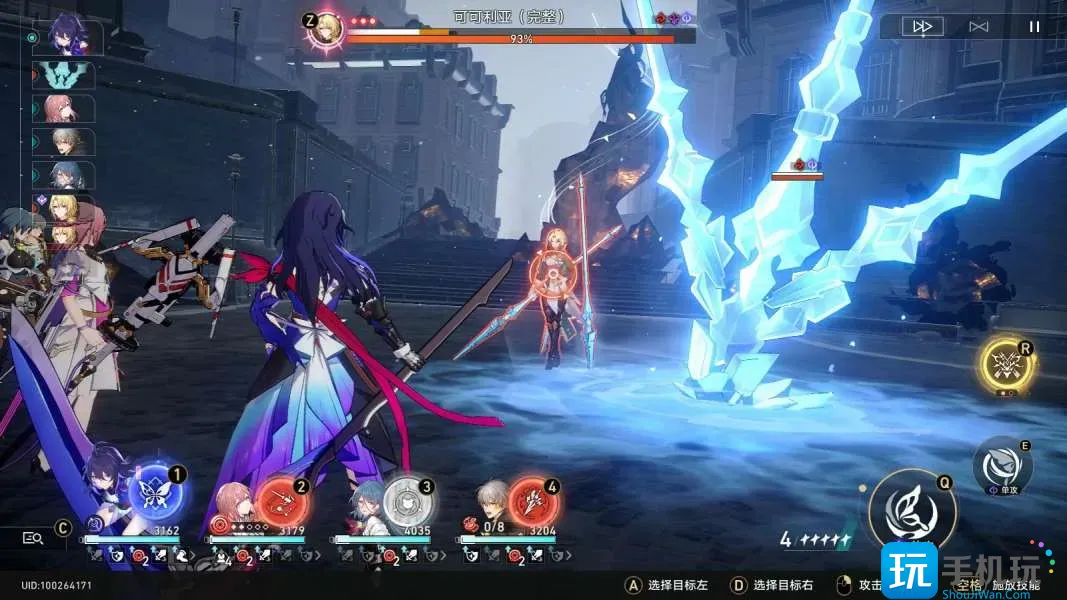Open the battle details magnifier icon
1067x600 pixels.
(x=33, y=538)
